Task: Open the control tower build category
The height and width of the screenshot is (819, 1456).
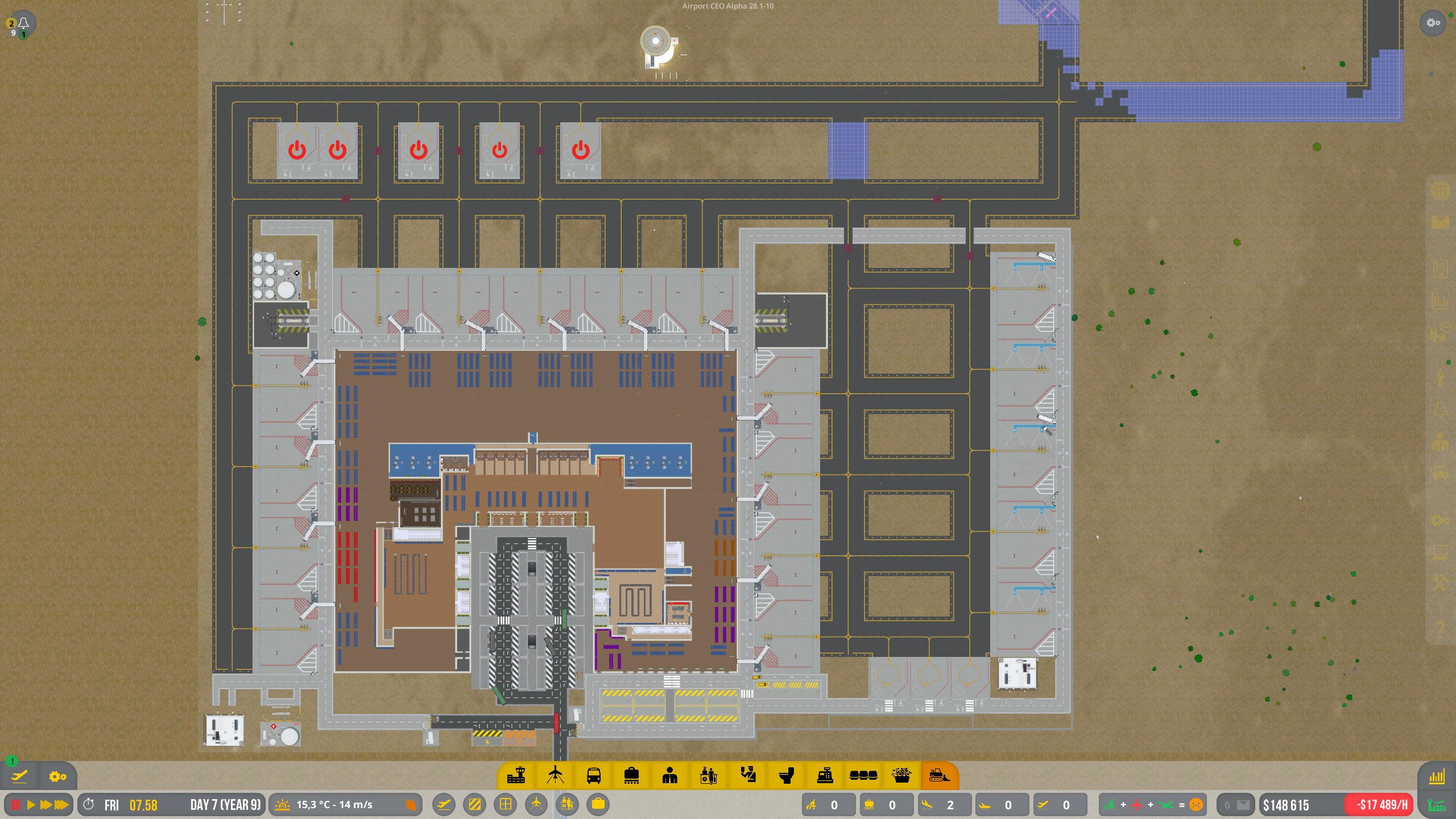Action: (516, 776)
